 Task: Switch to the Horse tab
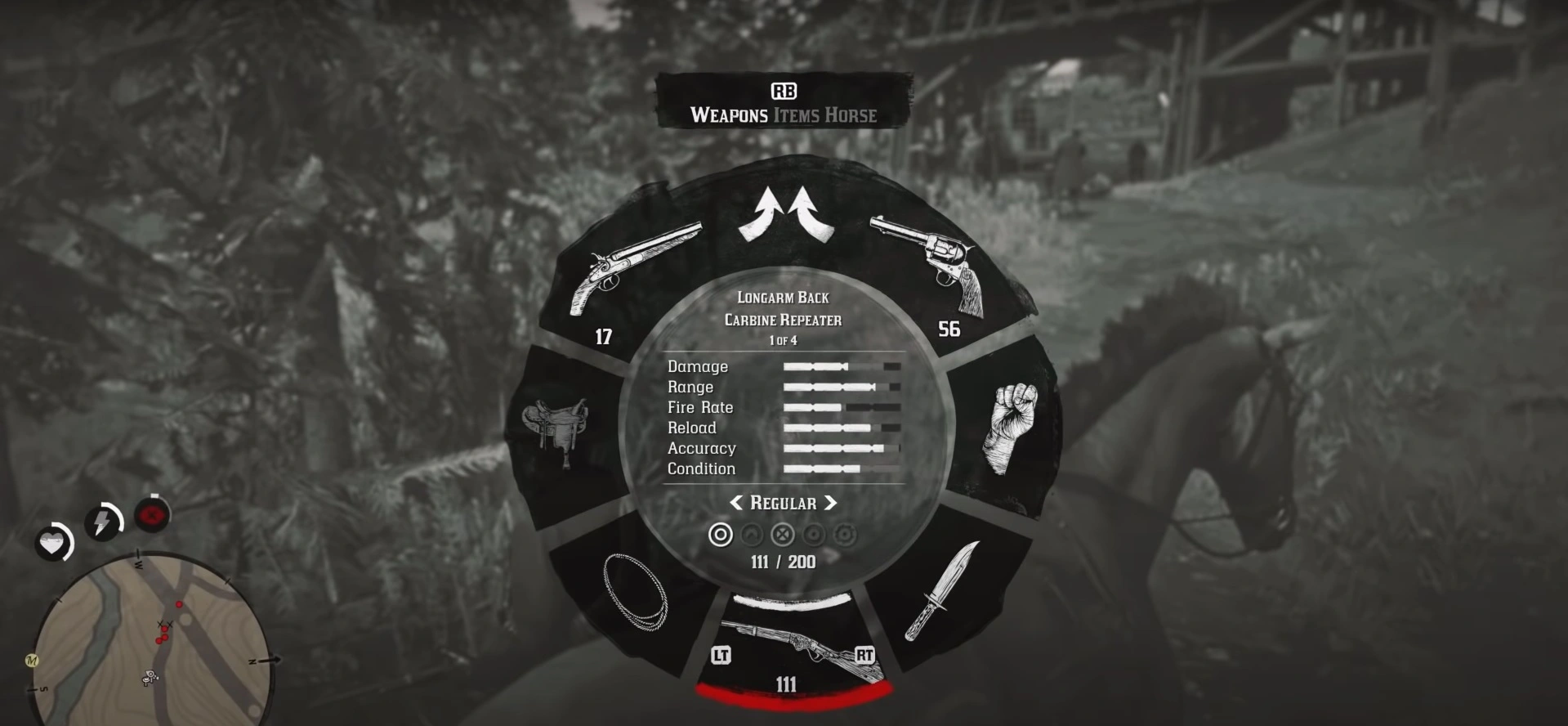tap(851, 115)
